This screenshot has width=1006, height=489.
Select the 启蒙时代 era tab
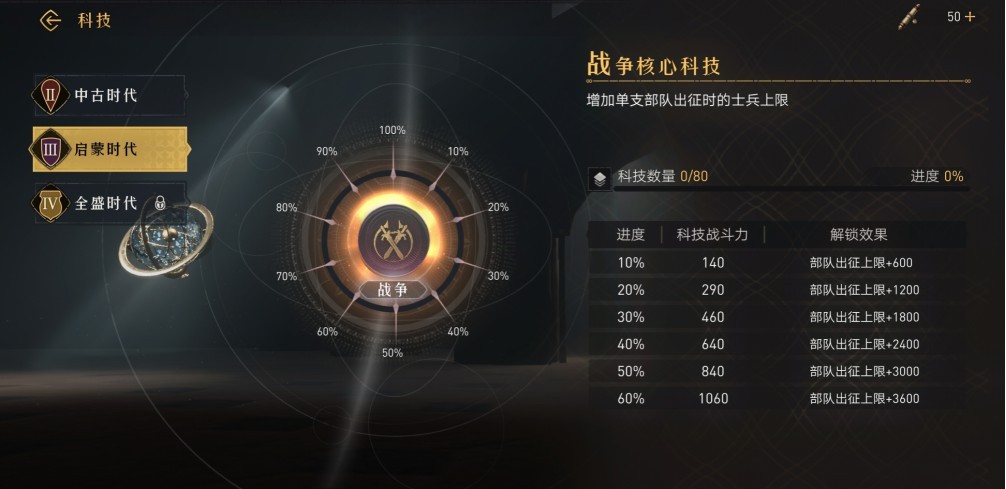tap(108, 149)
